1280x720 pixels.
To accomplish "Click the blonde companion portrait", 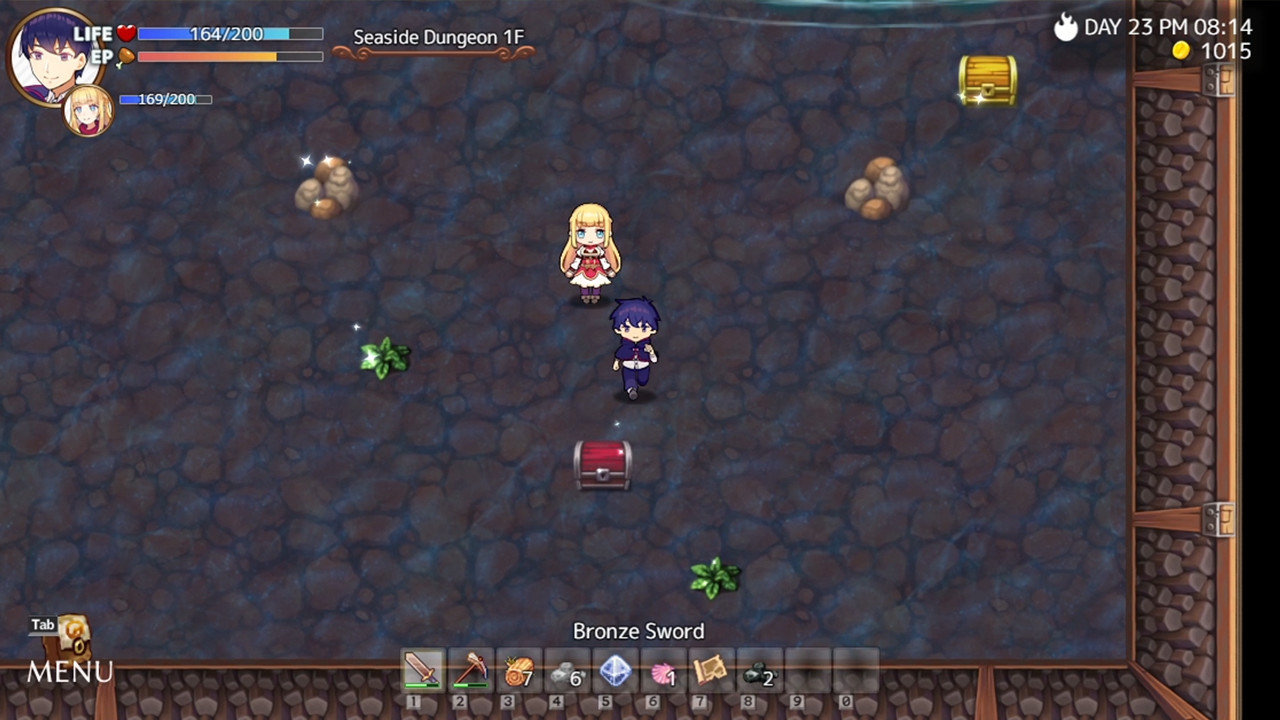I will tap(88, 110).
